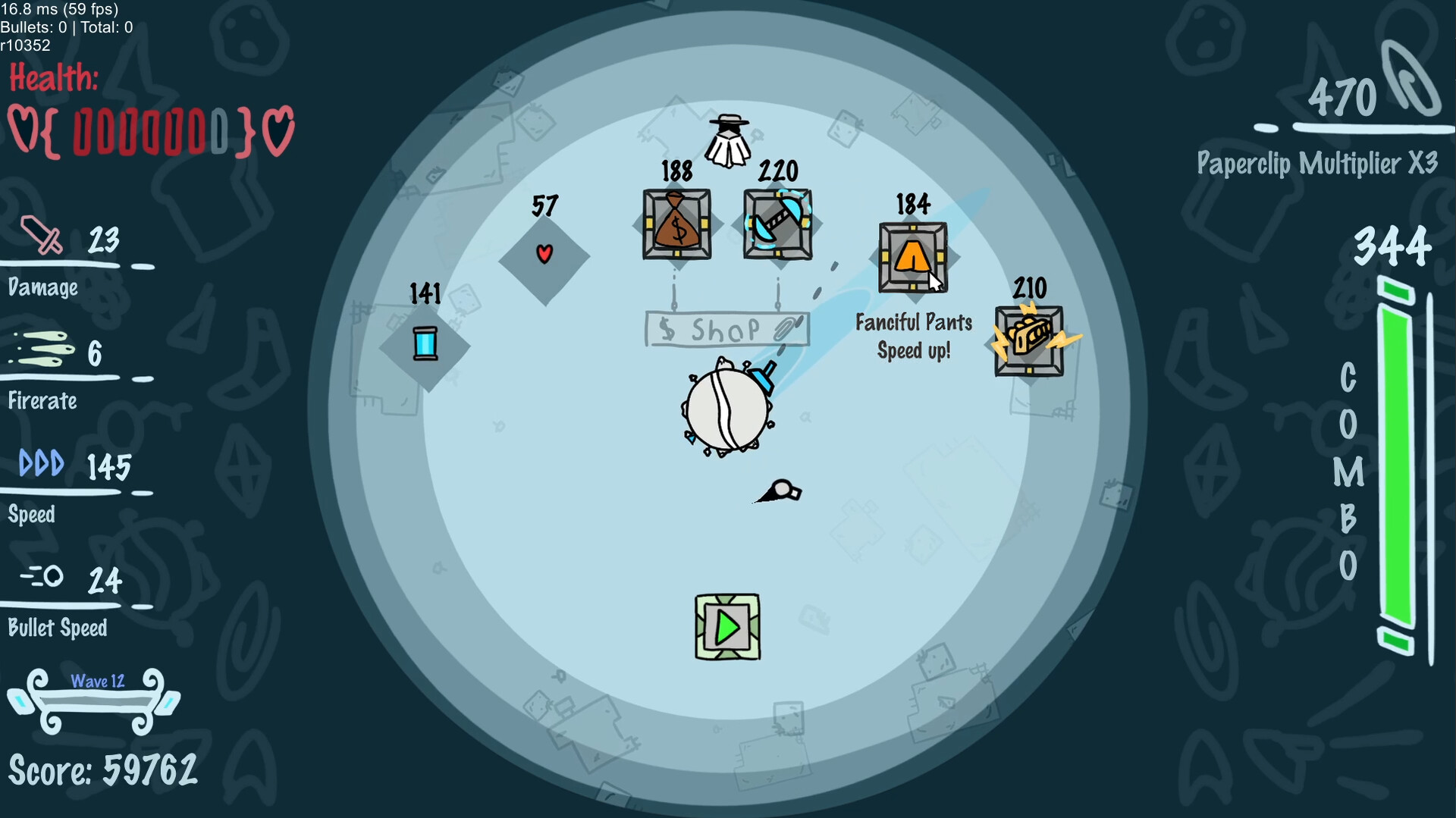Purchase the money bag item for 188
This screenshot has height=818, width=1456.
pyautogui.click(x=676, y=224)
